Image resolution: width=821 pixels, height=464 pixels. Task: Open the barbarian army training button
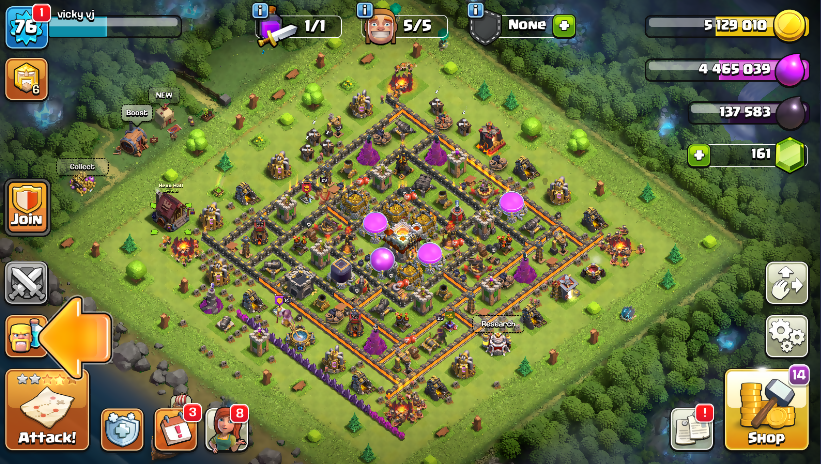22,336
